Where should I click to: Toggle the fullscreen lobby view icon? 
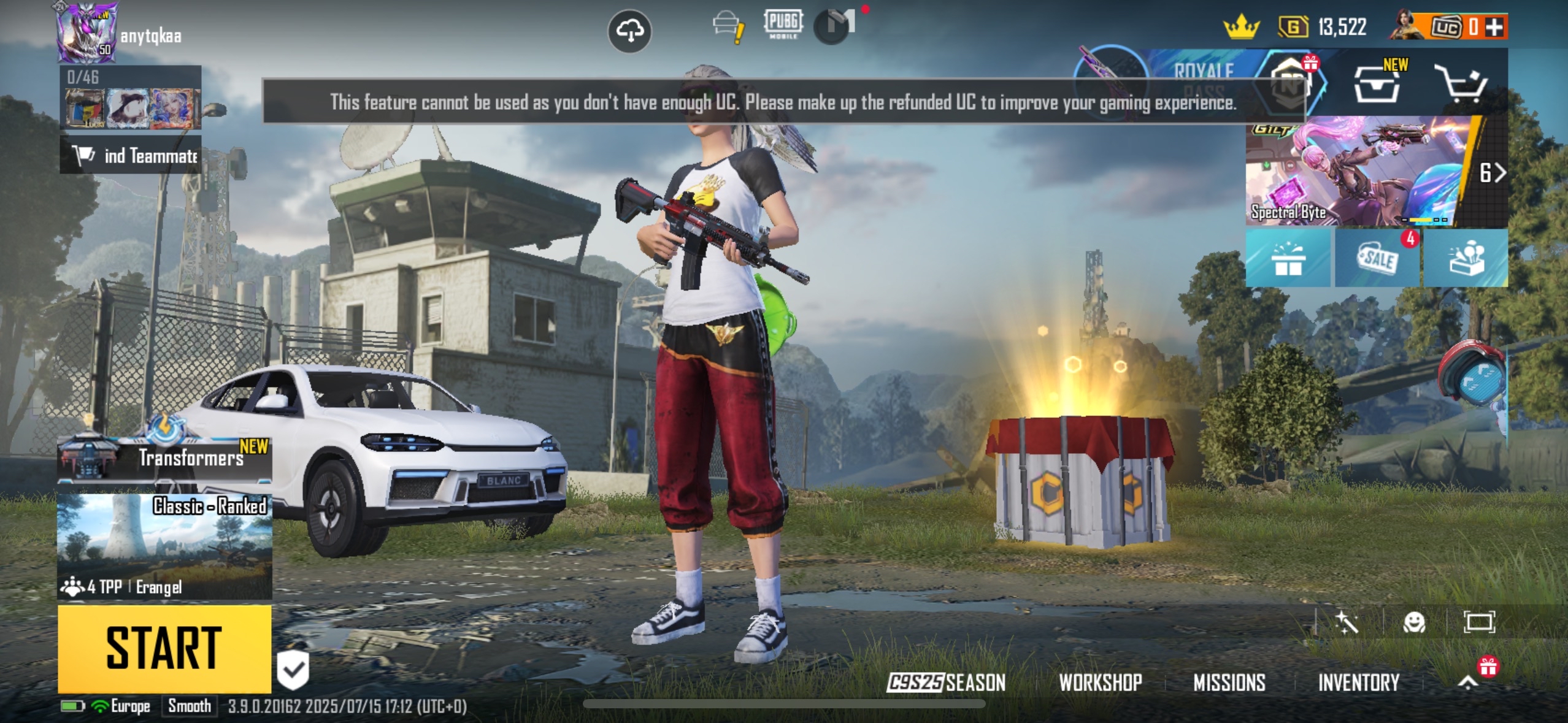click(1479, 622)
